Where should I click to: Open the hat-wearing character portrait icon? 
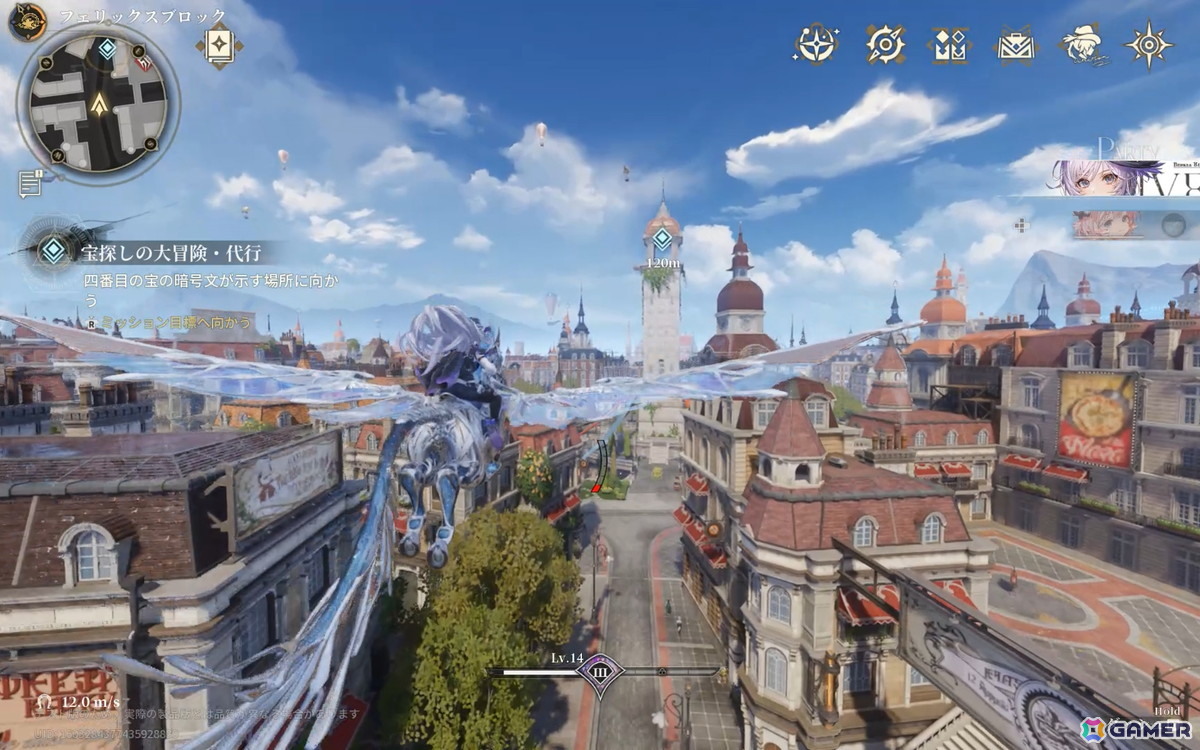point(1083,44)
